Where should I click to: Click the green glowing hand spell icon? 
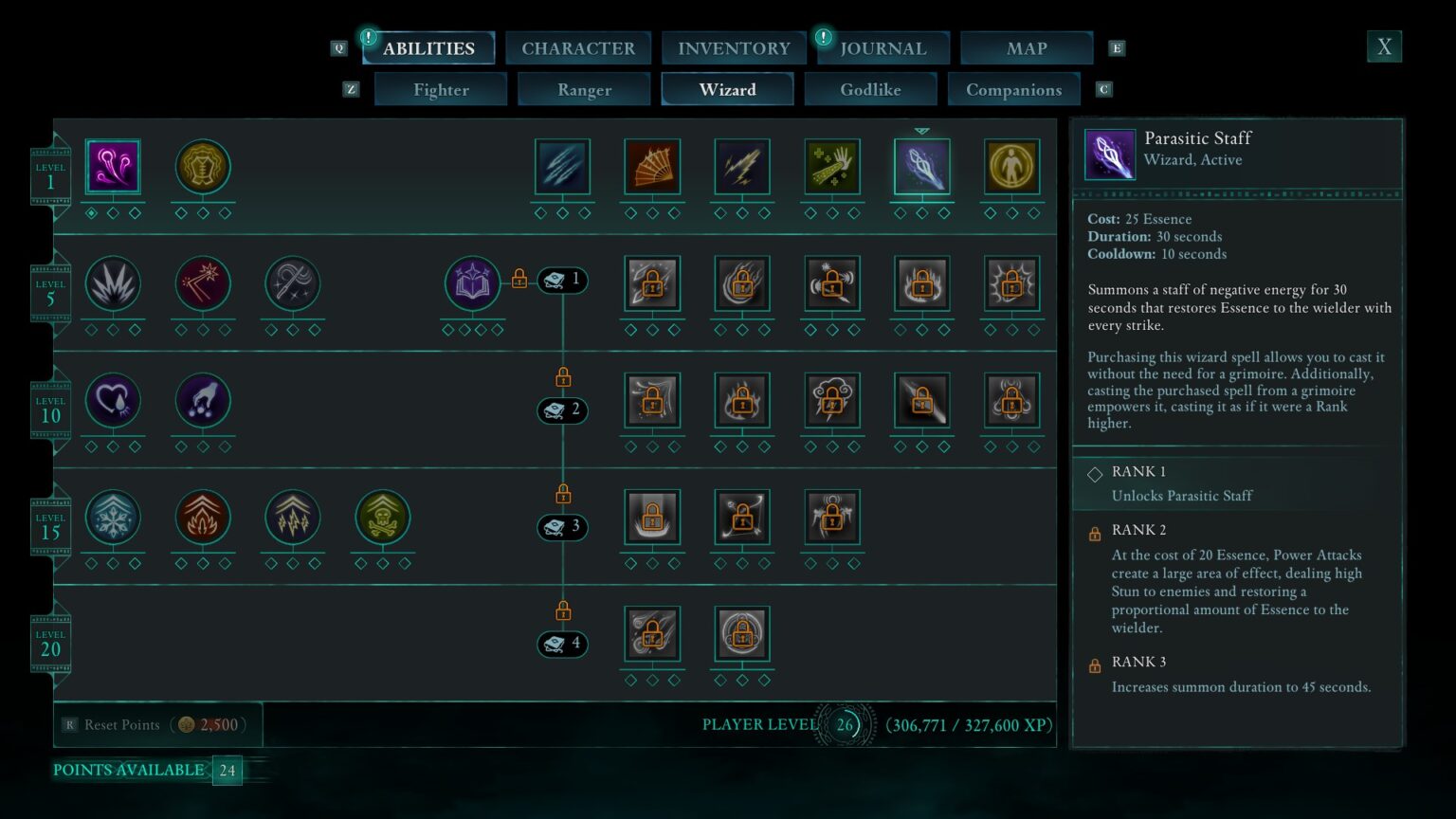point(831,166)
